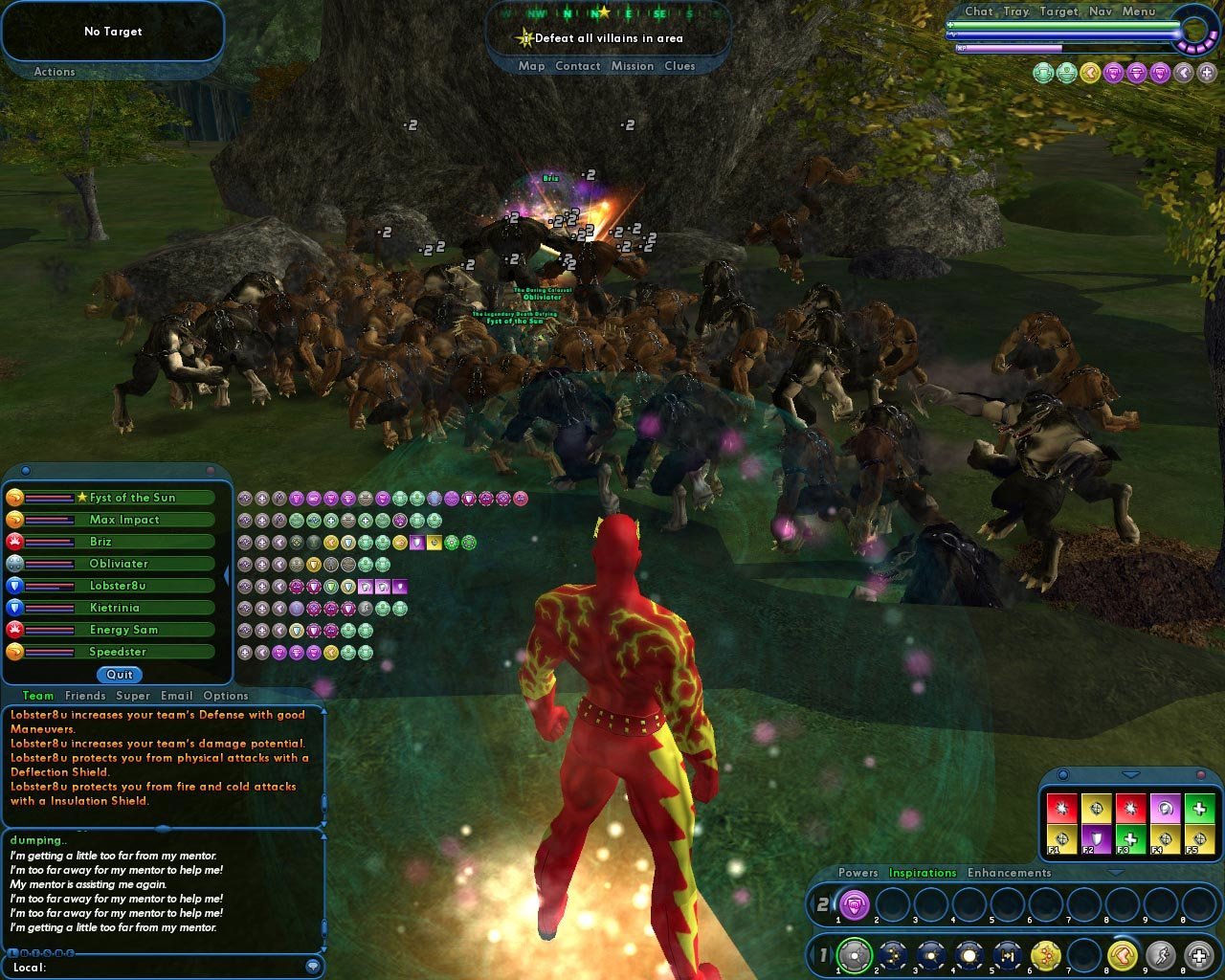Image resolution: width=1225 pixels, height=980 pixels.
Task: Select teammate Fyst of the Sun
Action: pos(132,498)
